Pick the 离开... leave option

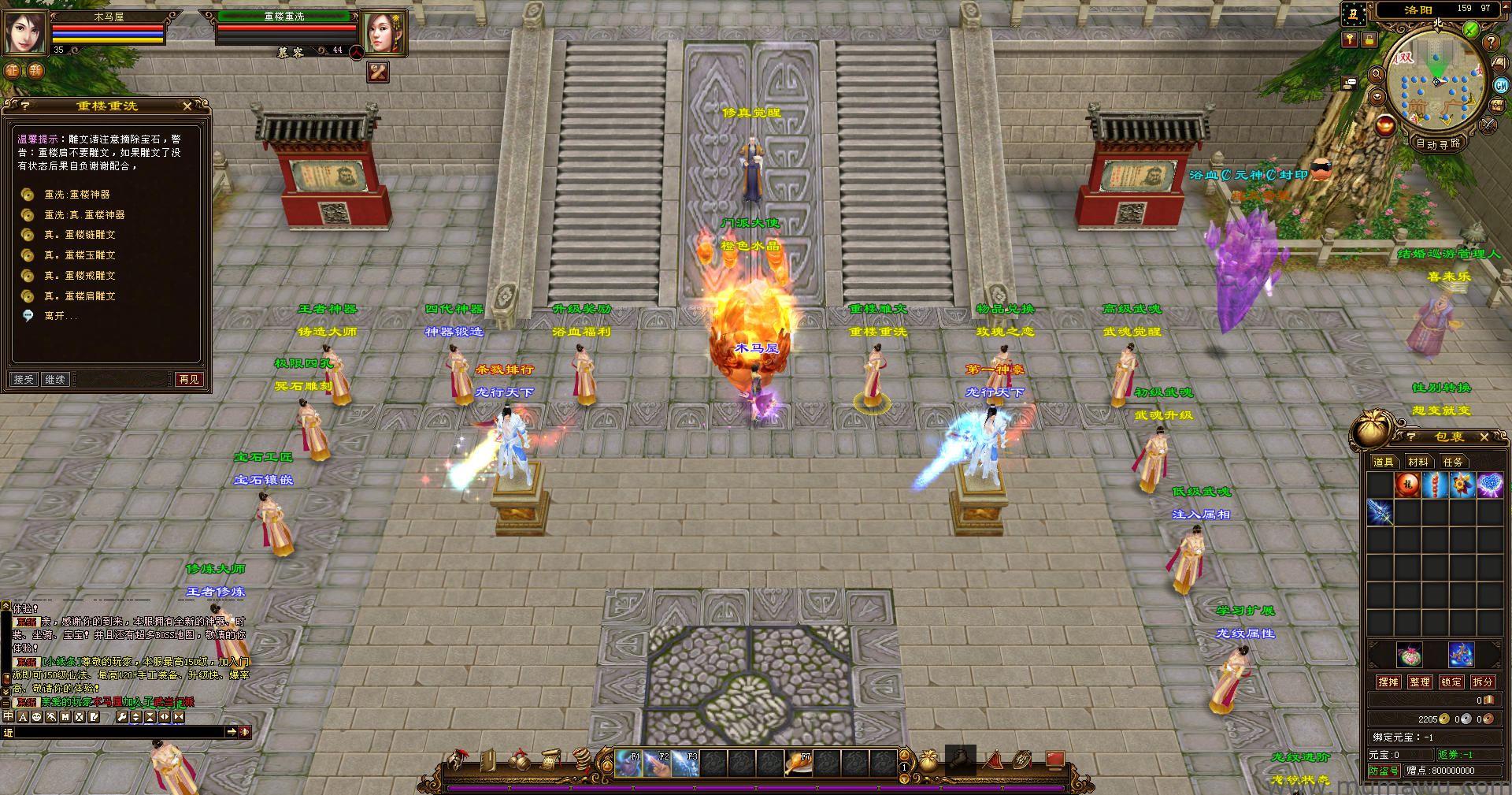pos(60,316)
